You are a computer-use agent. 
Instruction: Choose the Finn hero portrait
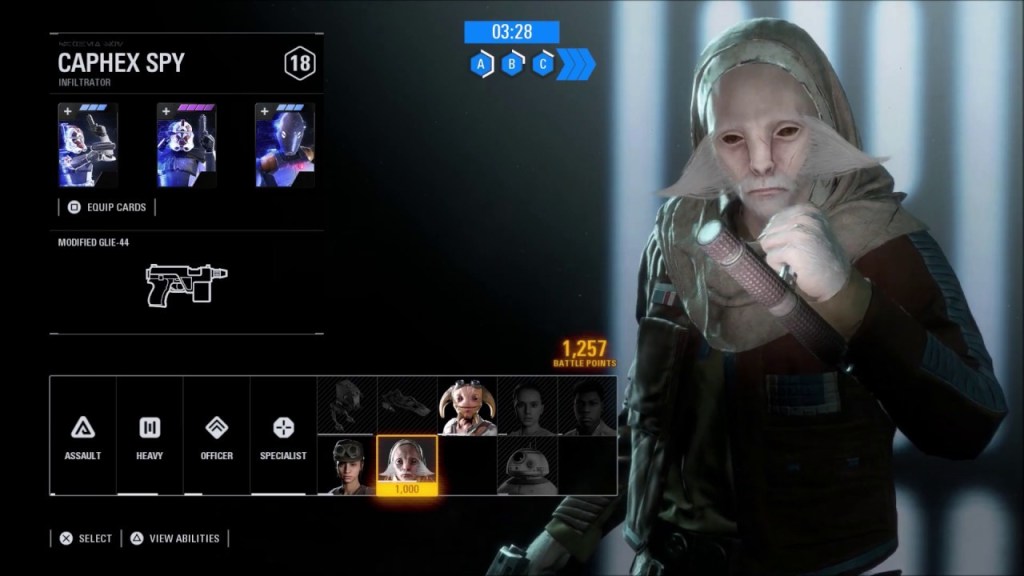[587, 406]
